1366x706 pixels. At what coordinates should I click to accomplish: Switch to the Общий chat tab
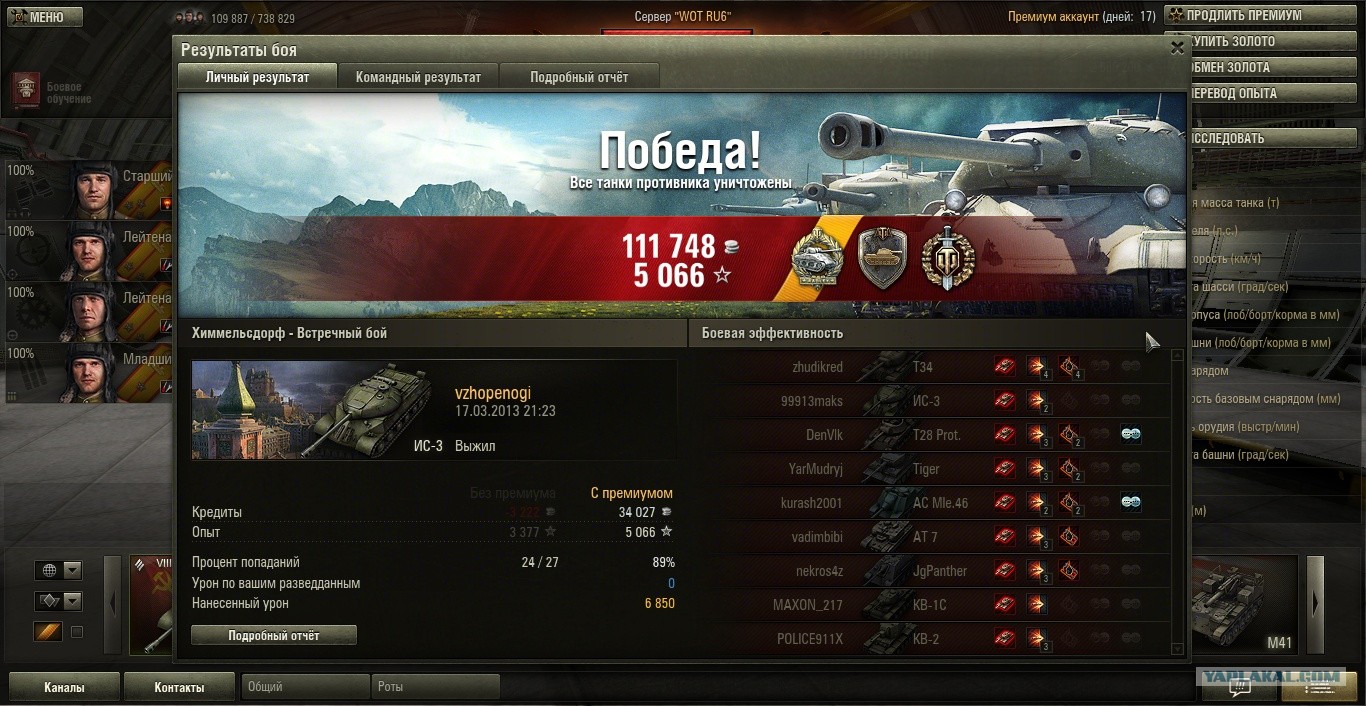pos(305,687)
